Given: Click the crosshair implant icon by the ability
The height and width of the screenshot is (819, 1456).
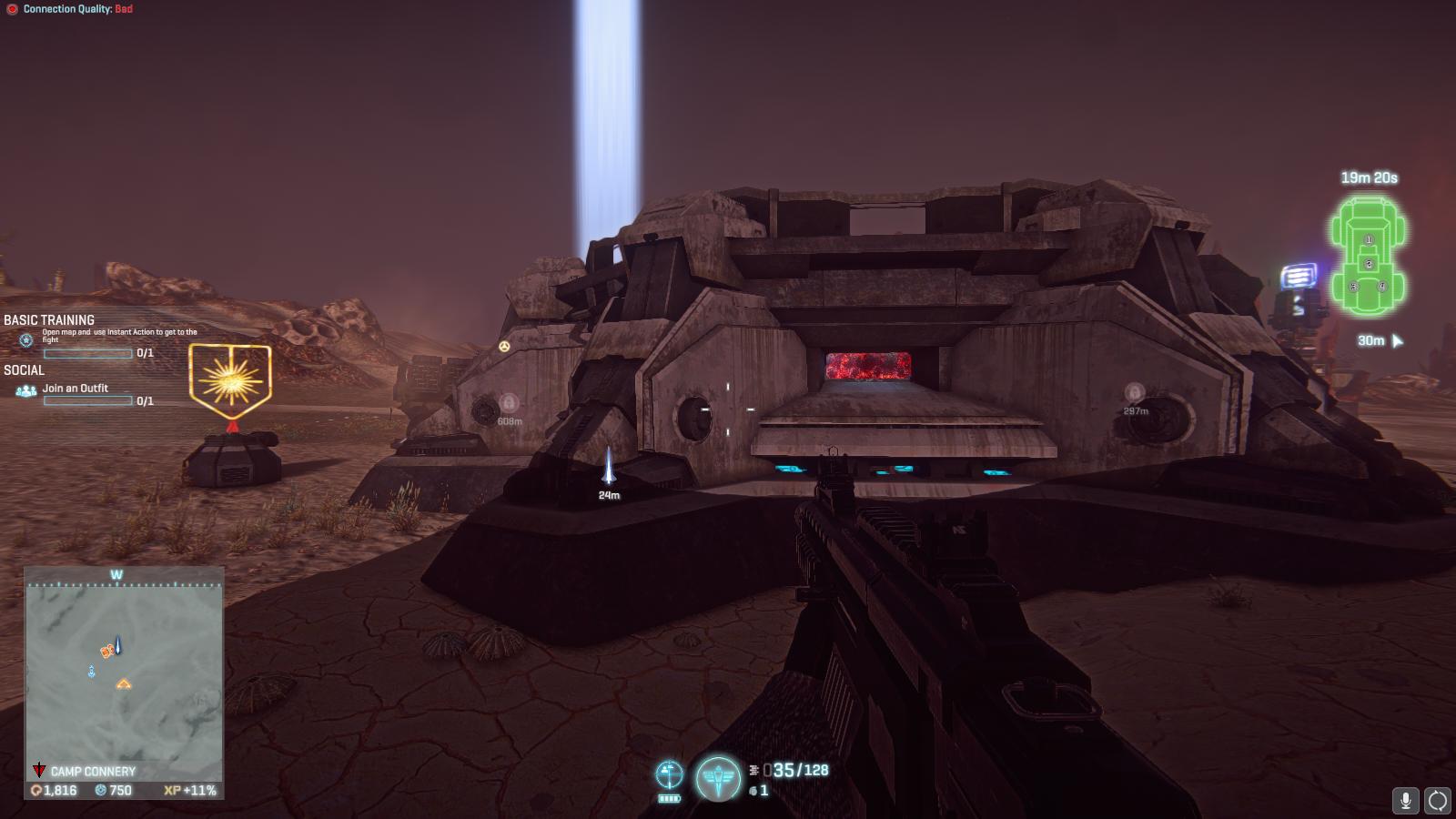Looking at the screenshot, I should click(x=669, y=774).
